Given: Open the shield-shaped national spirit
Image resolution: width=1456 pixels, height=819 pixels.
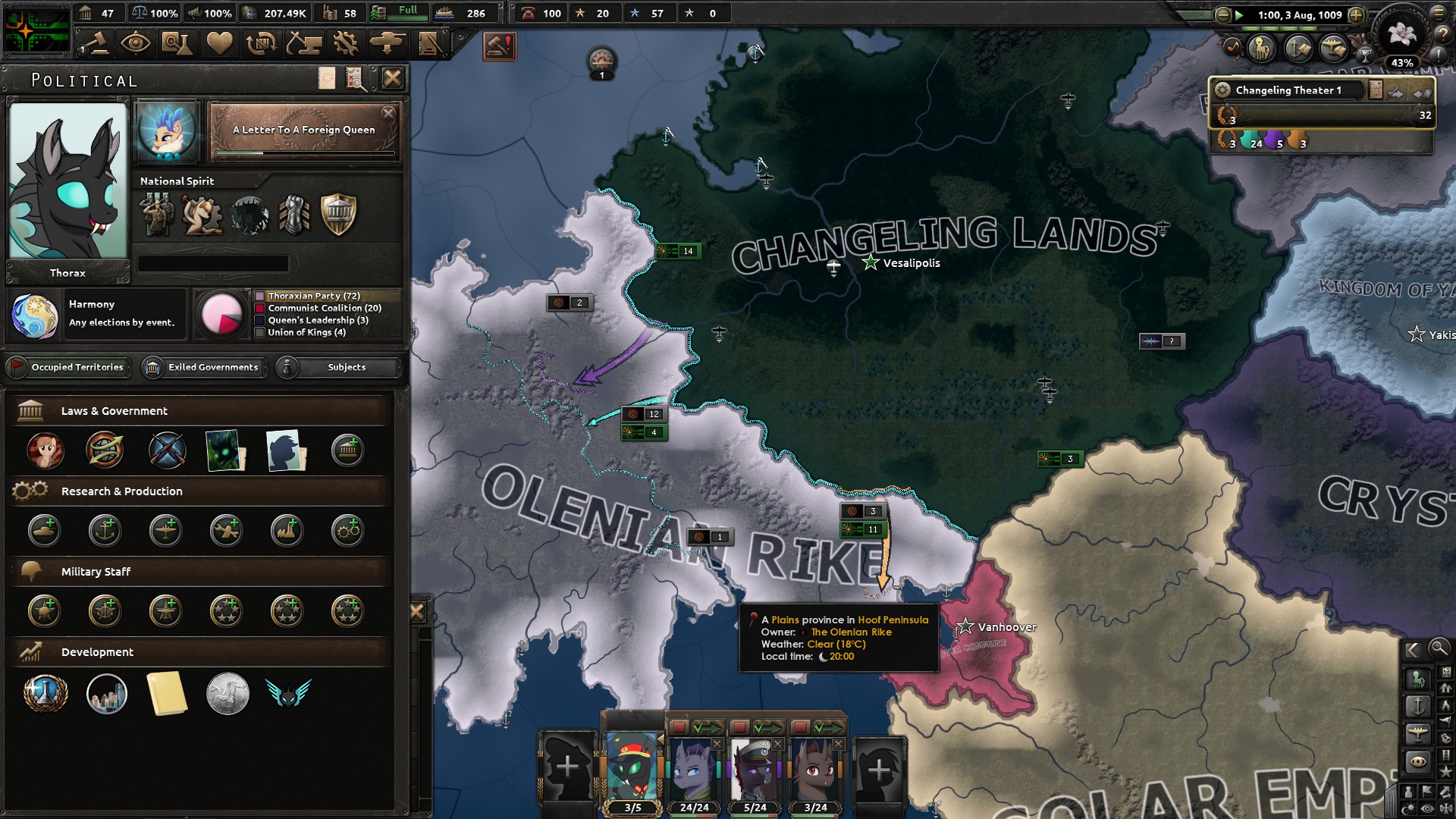Looking at the screenshot, I should 338,214.
